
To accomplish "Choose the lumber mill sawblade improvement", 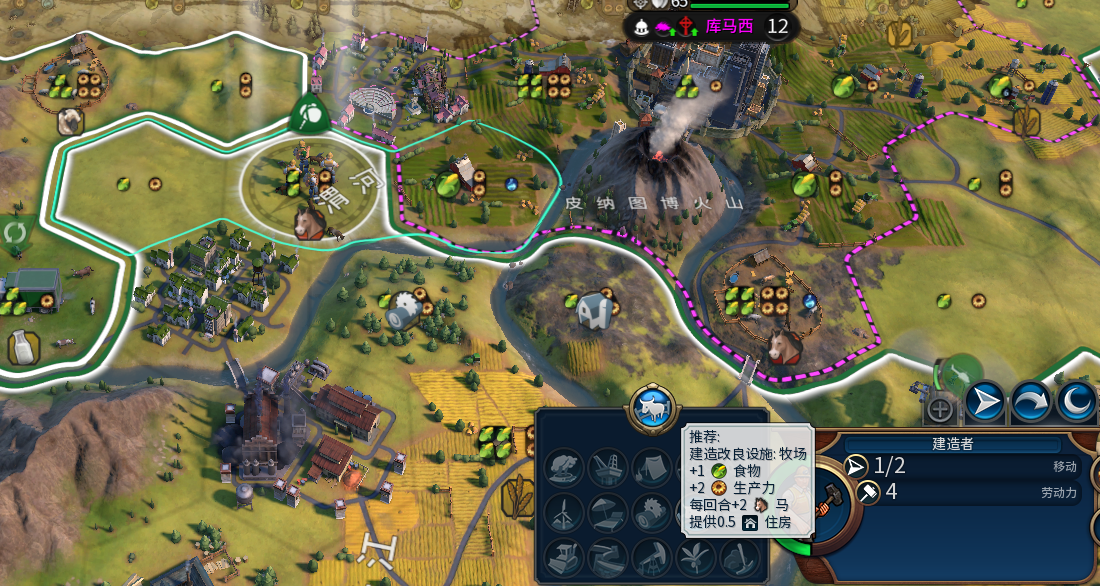I will [652, 514].
